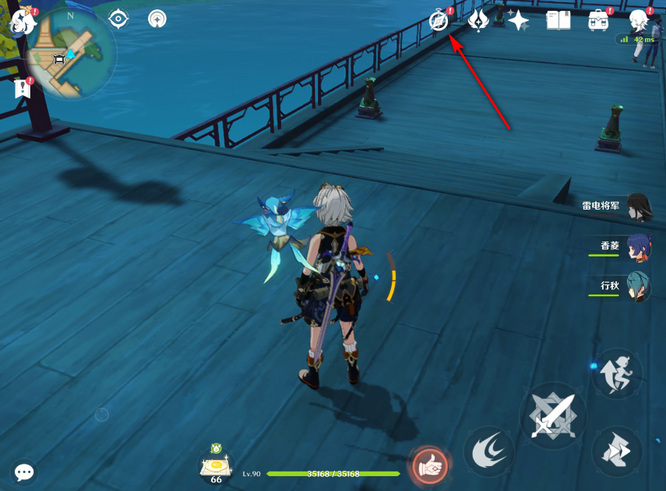Open the Battle Pass flame-shaped icon
Screen dimensions: 666x491
479,20
